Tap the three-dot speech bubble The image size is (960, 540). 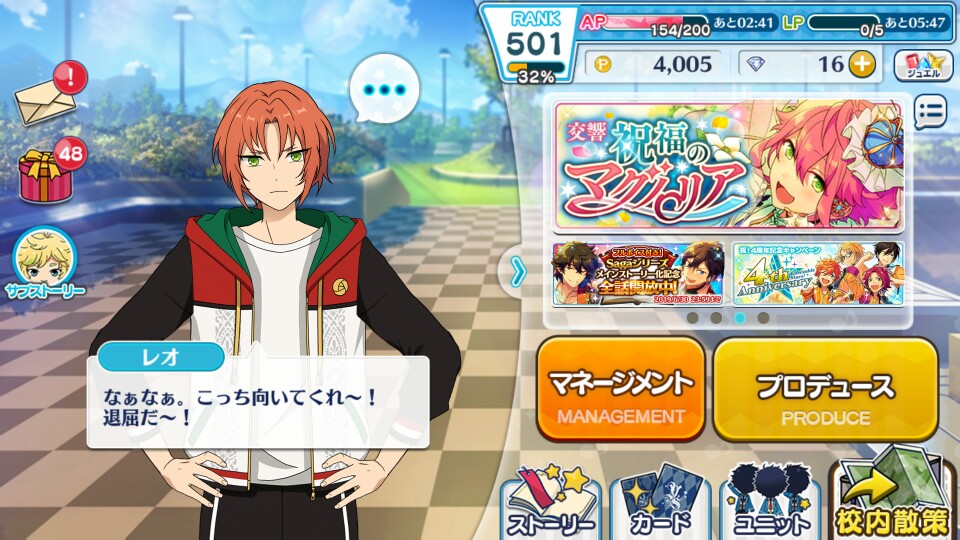383,91
